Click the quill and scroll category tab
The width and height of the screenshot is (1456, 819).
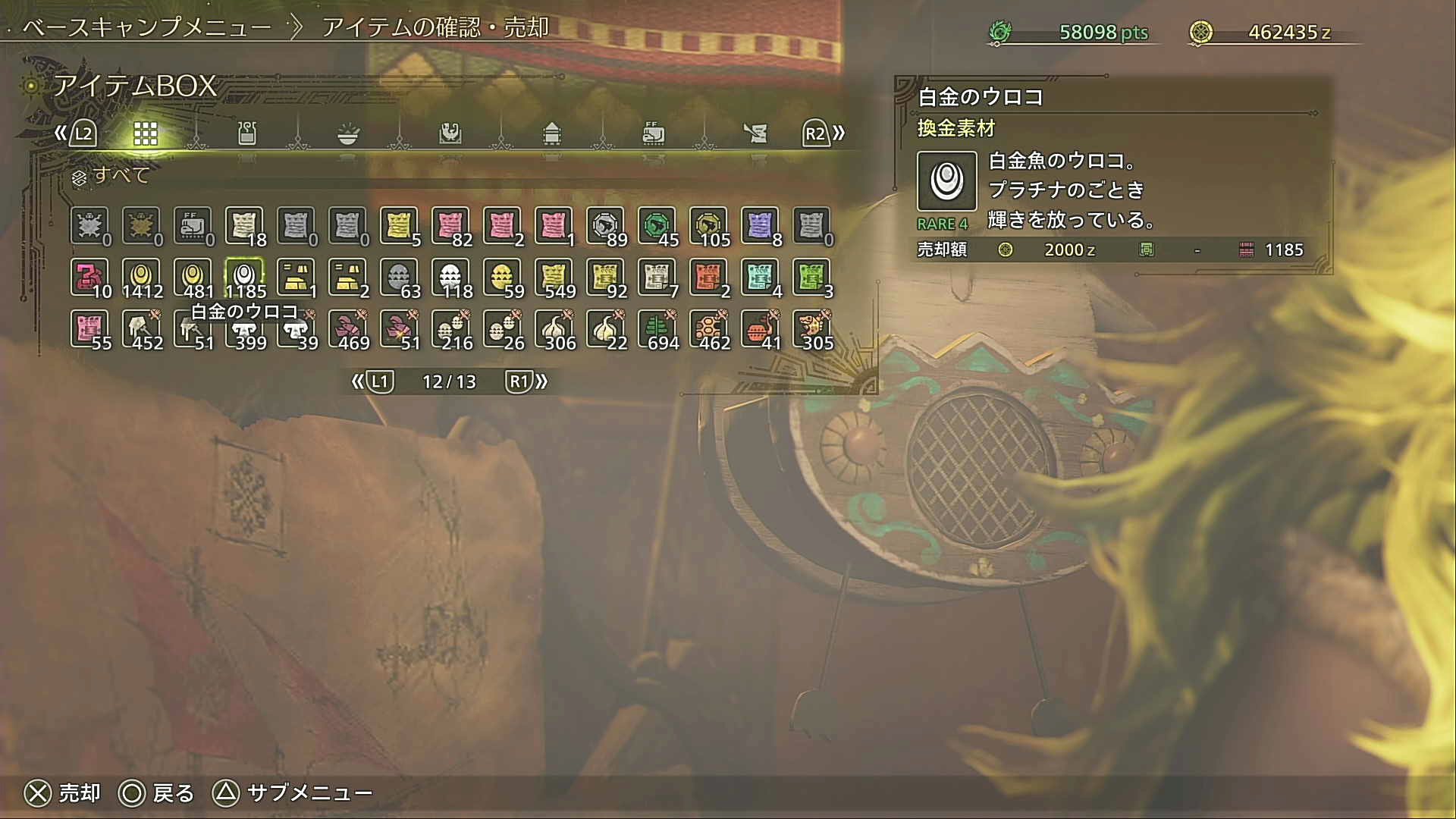click(755, 133)
